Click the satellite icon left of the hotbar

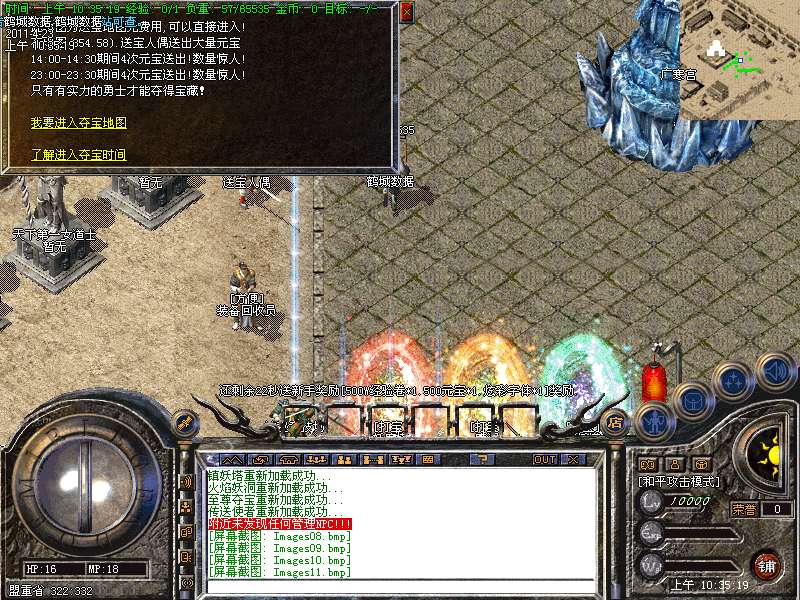(x=183, y=424)
